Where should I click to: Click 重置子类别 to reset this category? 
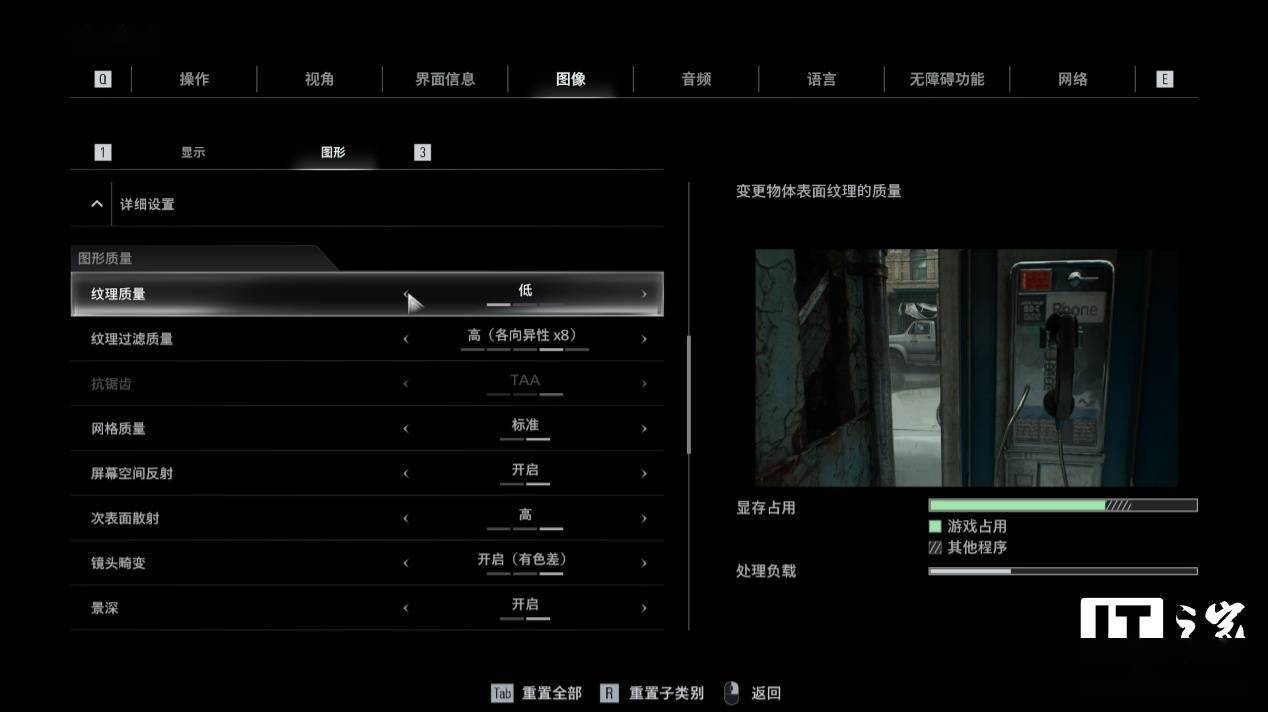[665, 693]
